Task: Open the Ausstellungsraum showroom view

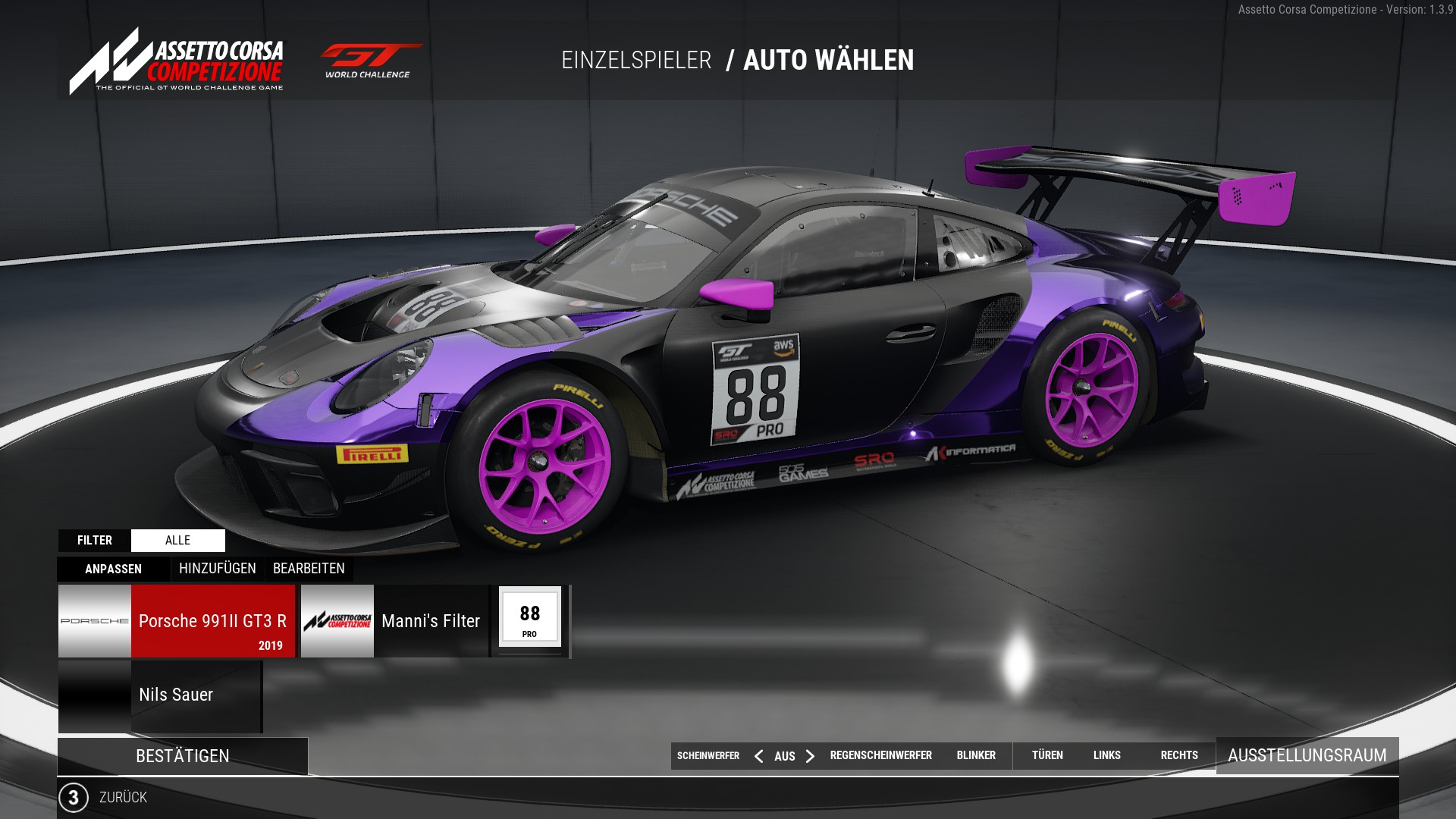Action: [1307, 755]
